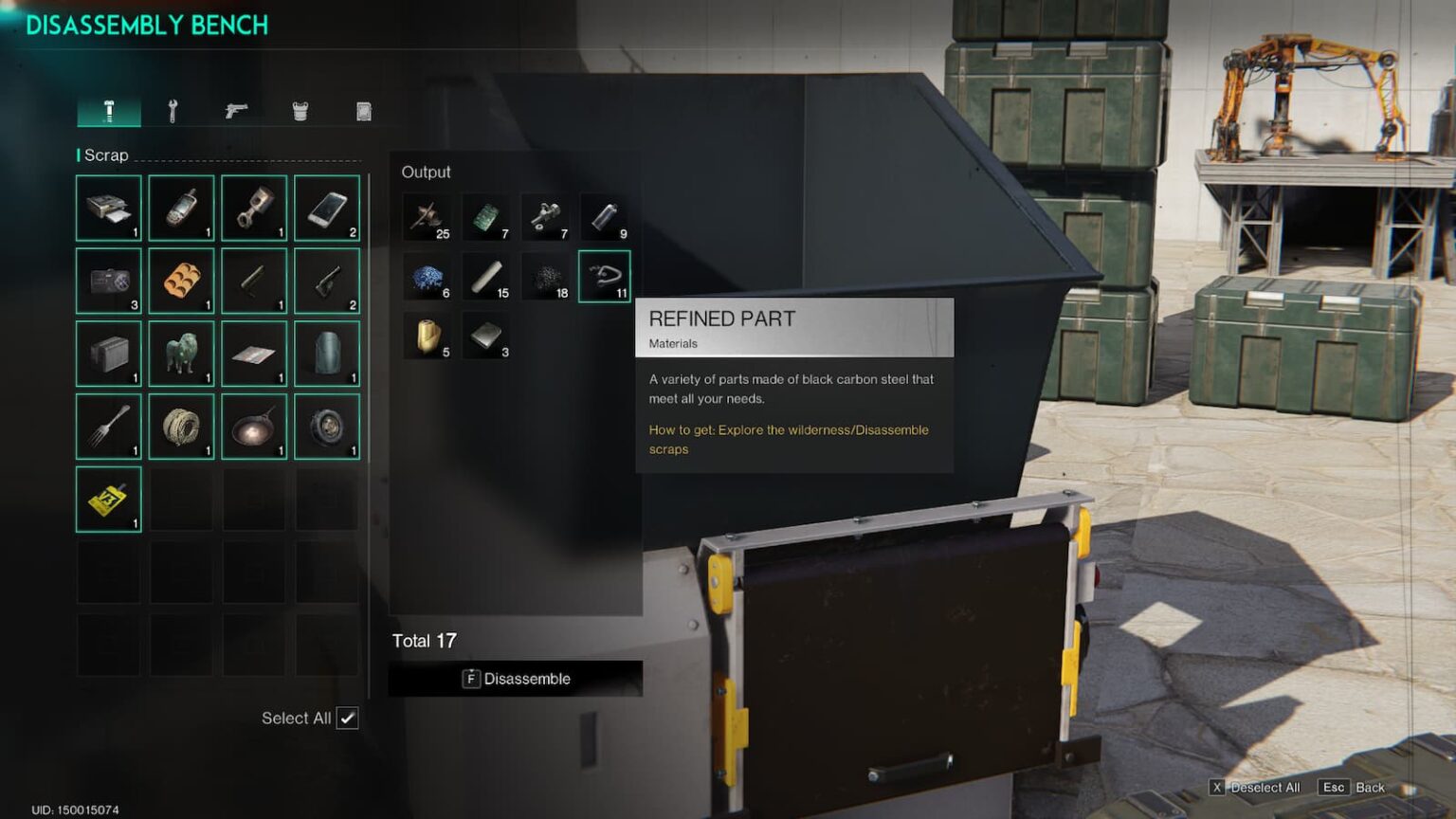
Task: Open the rightmost card-shaped category tab
Action: pyautogui.click(x=363, y=111)
